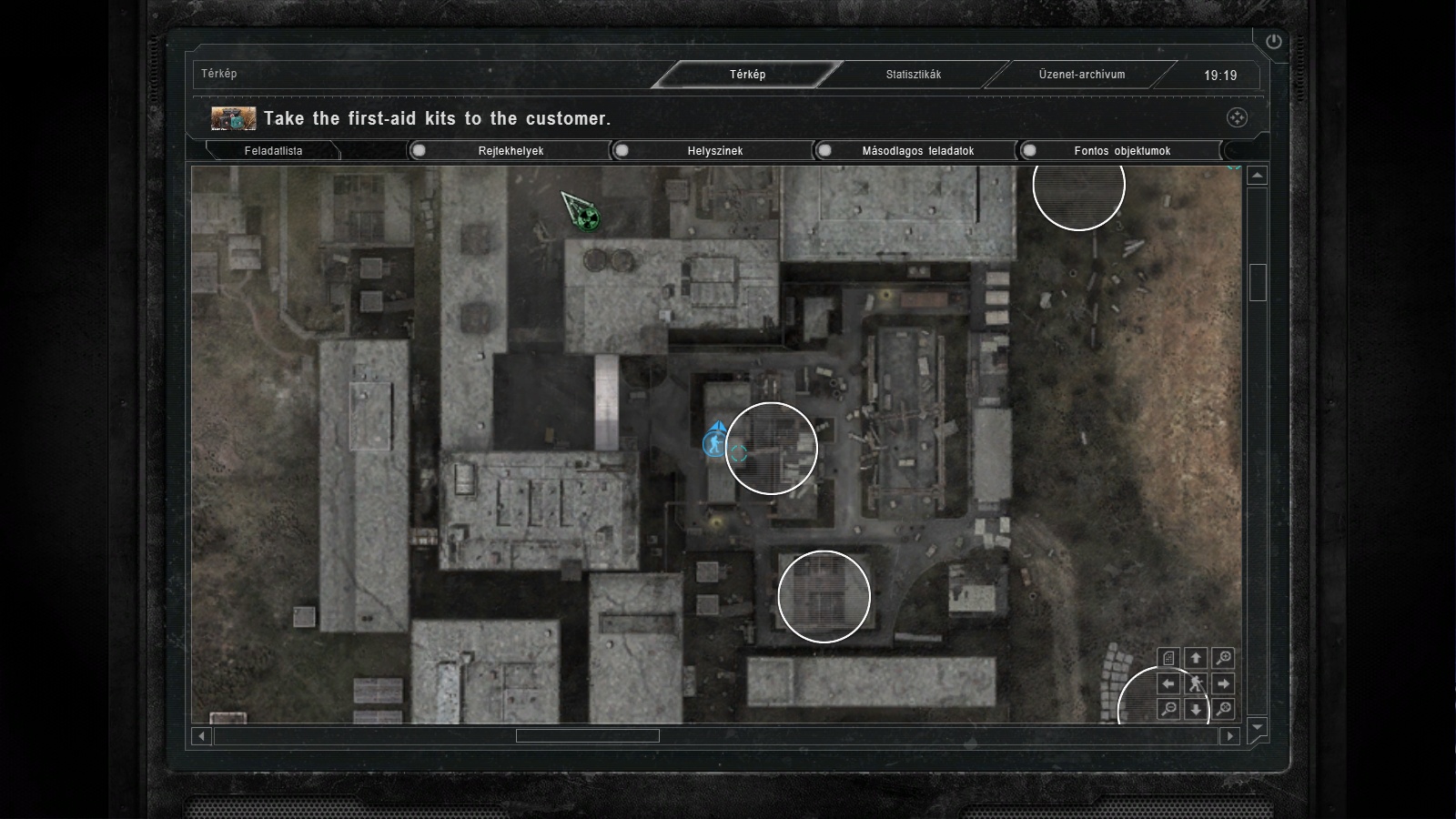Center the map on the player figure button

pos(1196,683)
